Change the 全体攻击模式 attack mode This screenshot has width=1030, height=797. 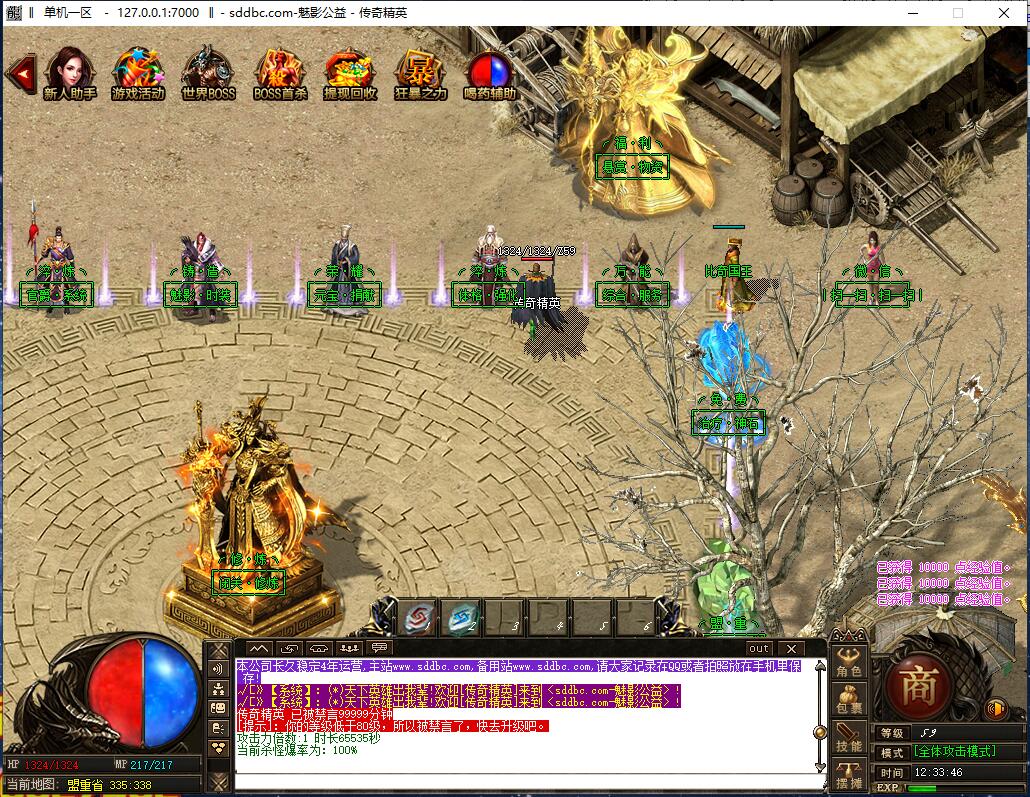coord(955,752)
